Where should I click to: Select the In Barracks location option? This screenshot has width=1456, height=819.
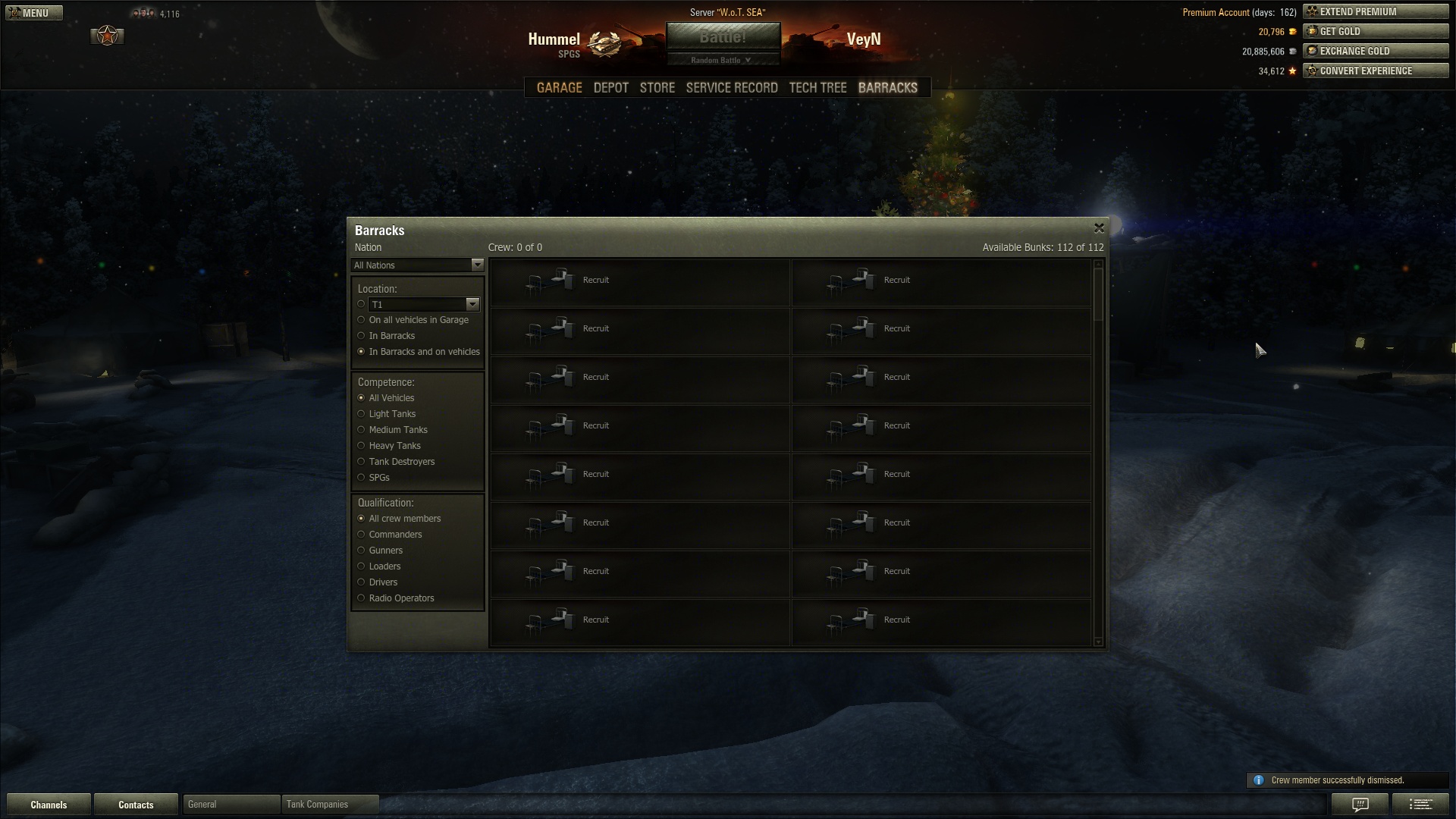point(362,336)
